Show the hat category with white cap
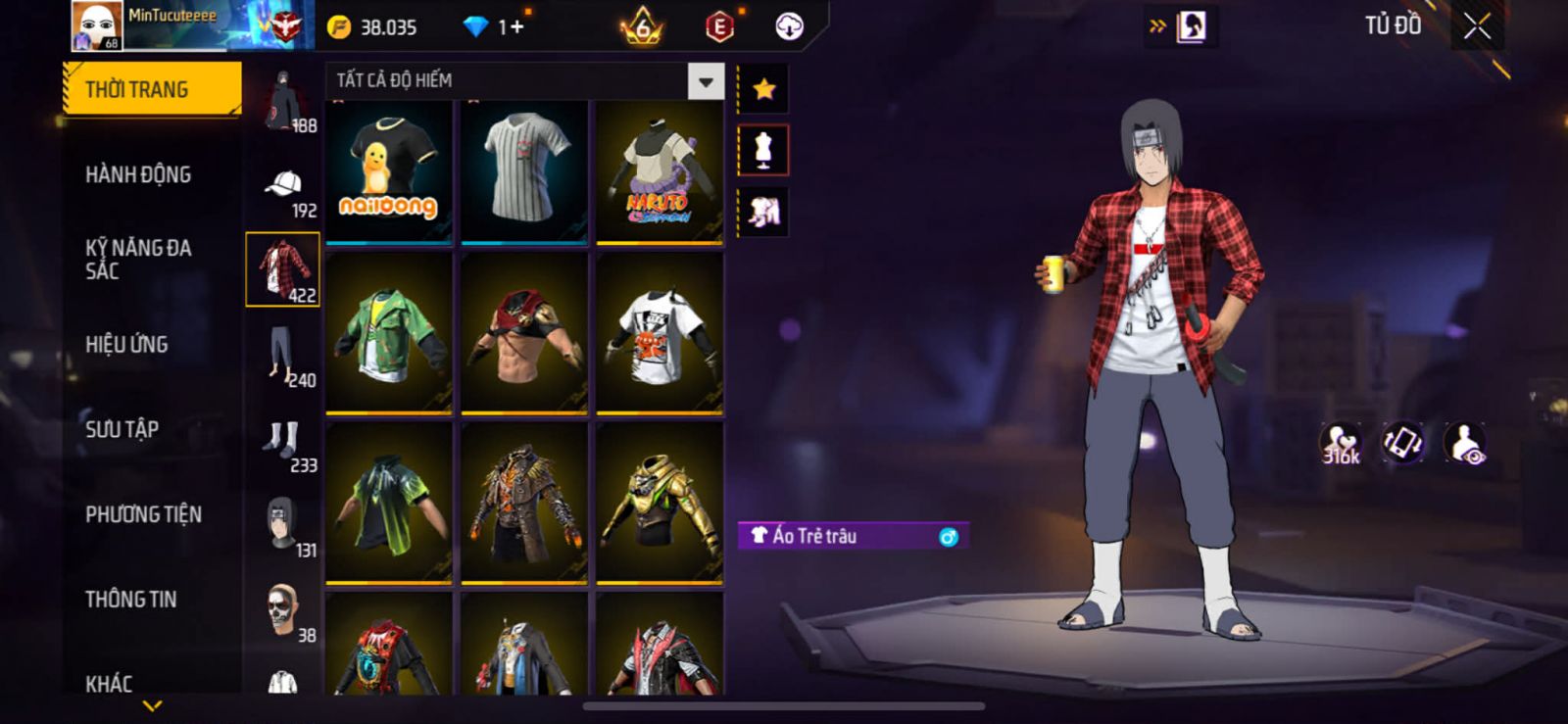 [x=283, y=189]
